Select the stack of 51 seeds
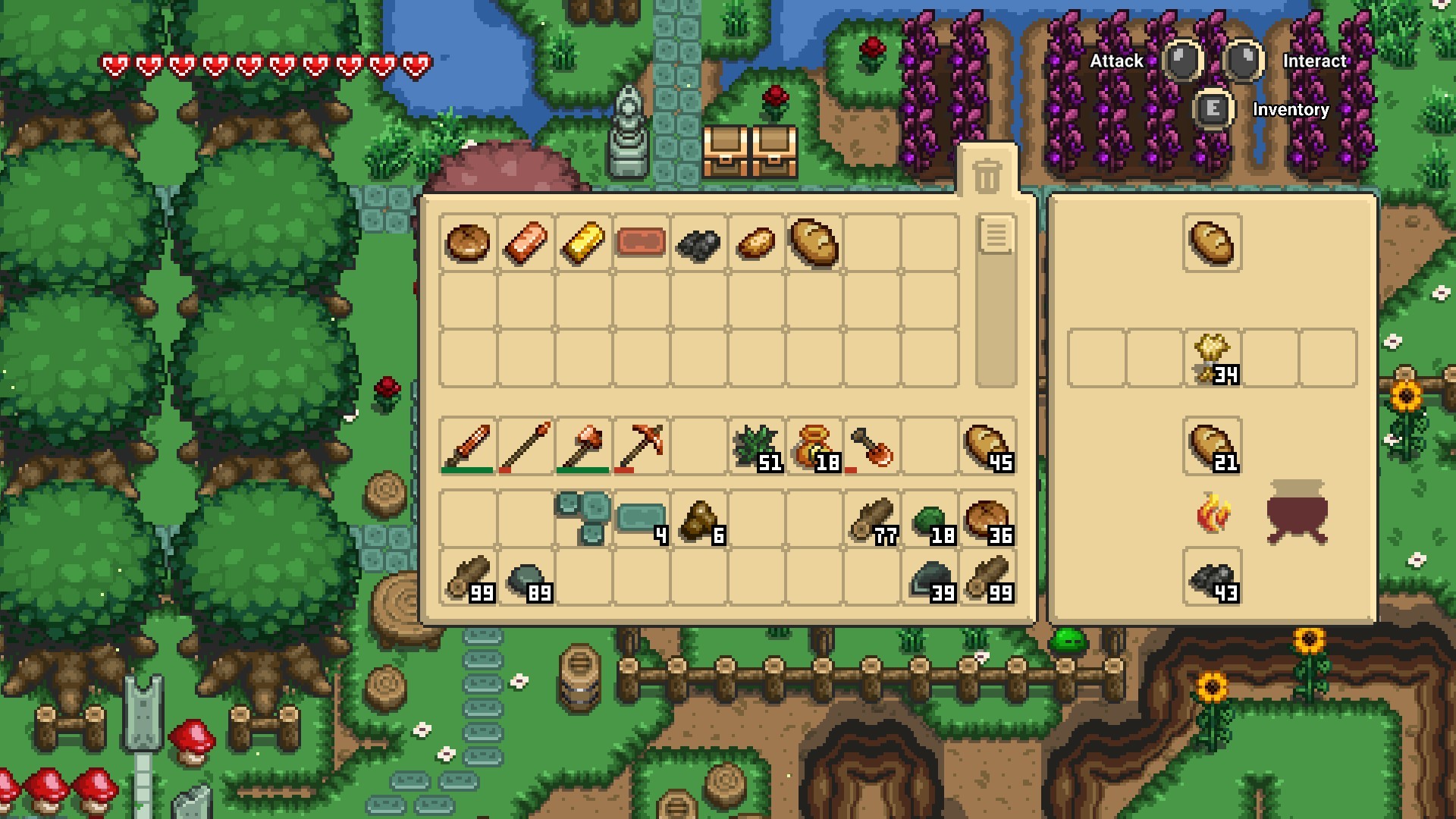 click(758, 444)
